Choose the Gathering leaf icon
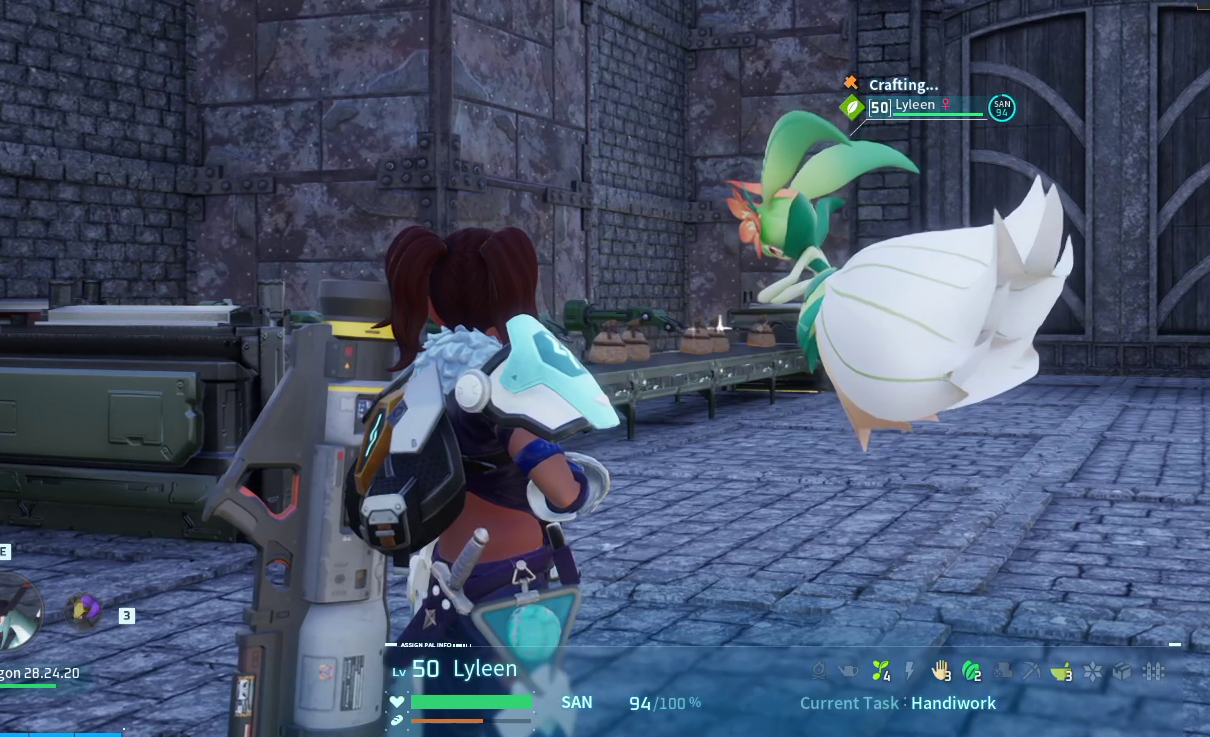This screenshot has width=1210, height=737. click(970, 671)
